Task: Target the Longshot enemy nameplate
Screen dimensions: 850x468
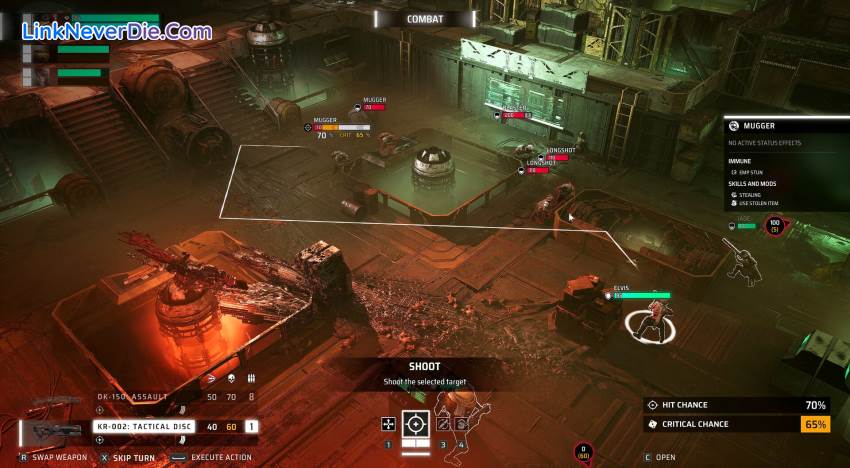Action: (x=560, y=151)
